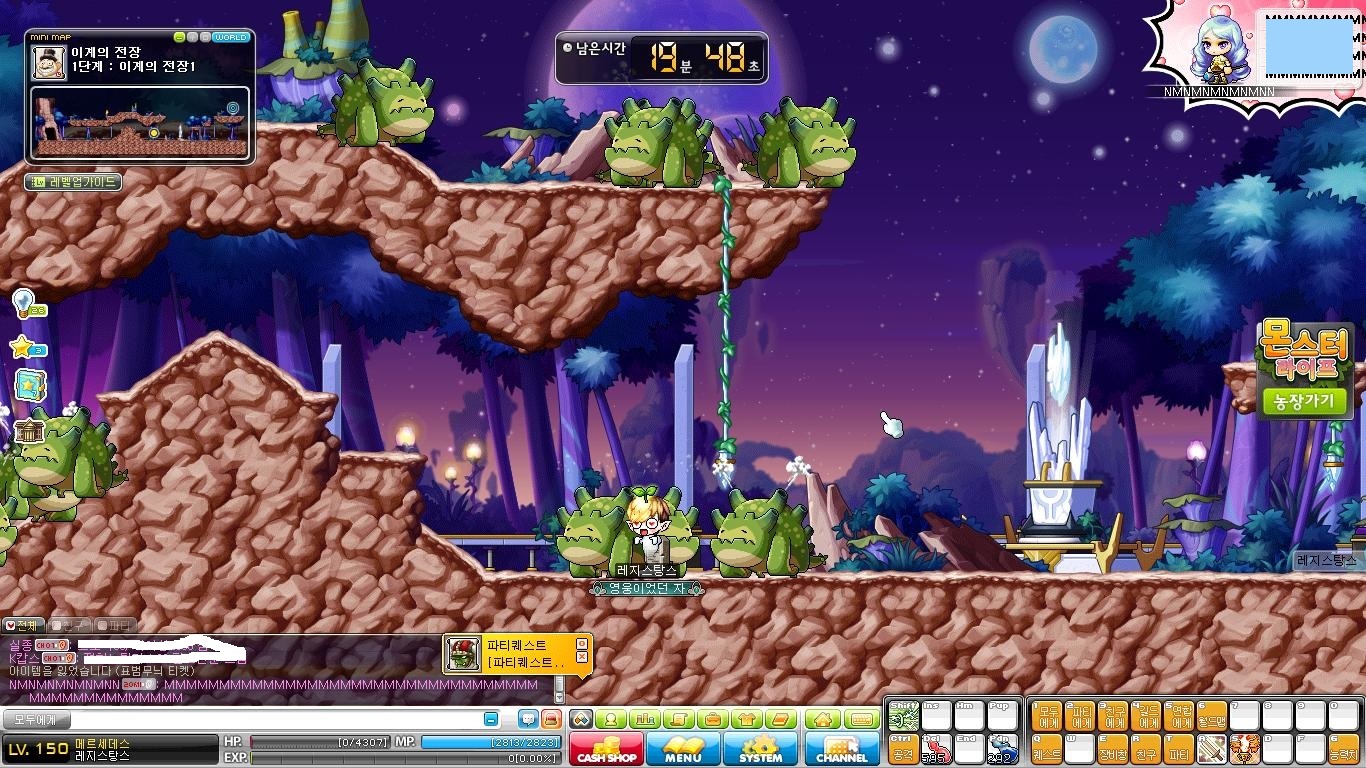
Task: Open the CHANNEL selector
Action: pos(842,749)
